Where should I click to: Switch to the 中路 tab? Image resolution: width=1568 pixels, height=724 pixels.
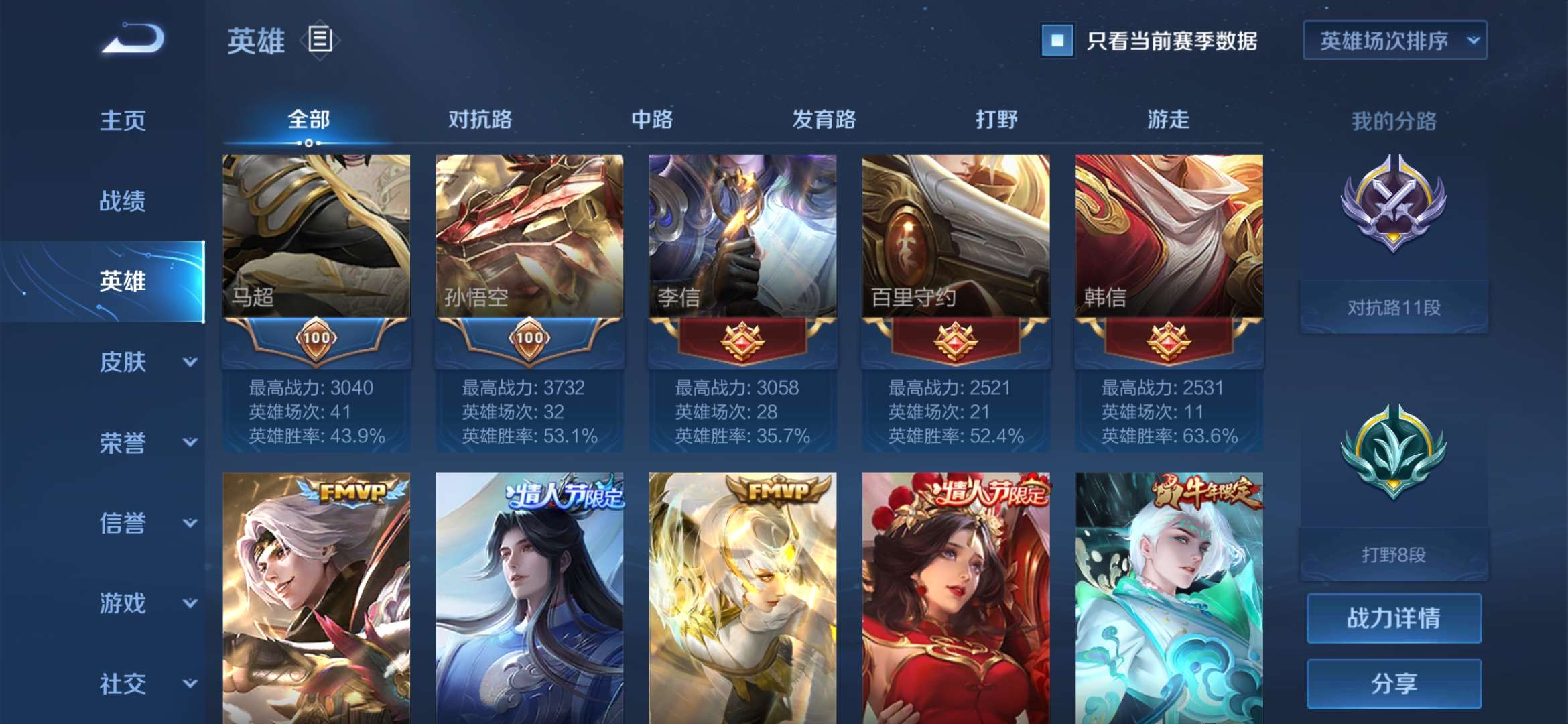point(651,119)
